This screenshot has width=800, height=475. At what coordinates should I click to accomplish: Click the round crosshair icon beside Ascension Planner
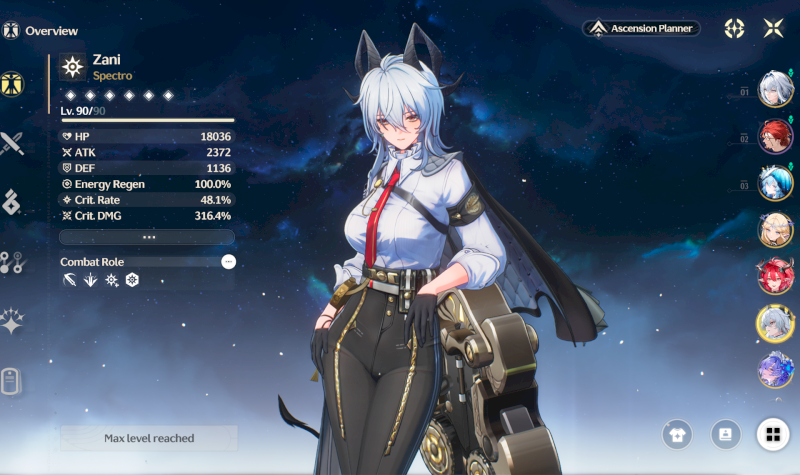pyautogui.click(x=734, y=28)
